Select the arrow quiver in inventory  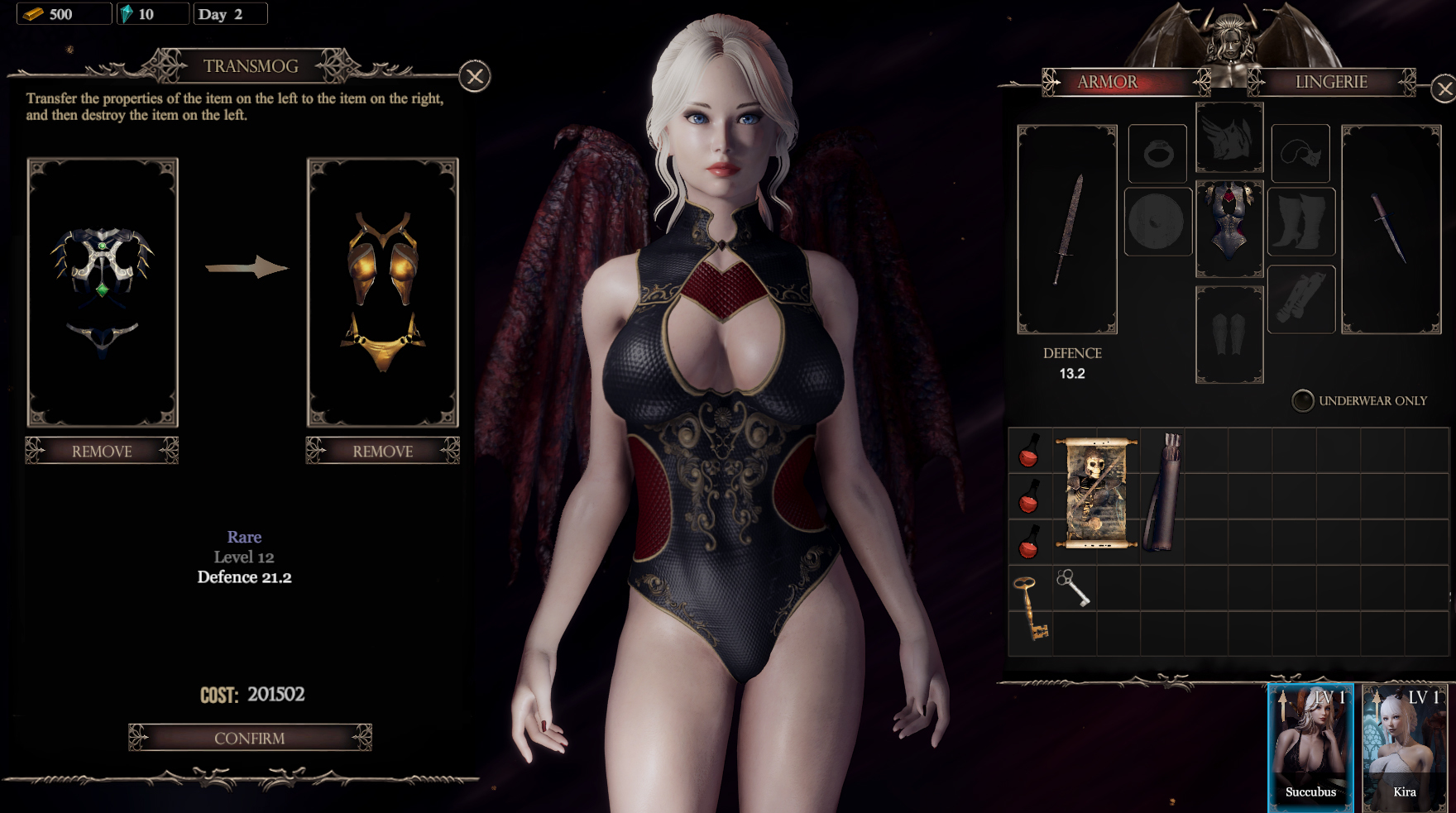1162,494
